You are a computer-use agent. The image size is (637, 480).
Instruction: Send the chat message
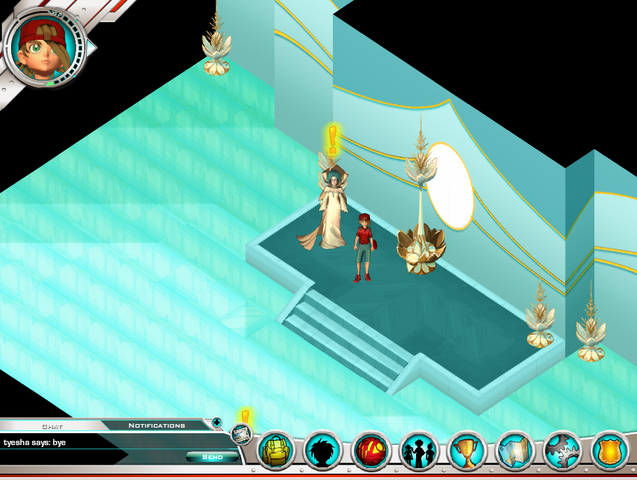click(x=212, y=457)
